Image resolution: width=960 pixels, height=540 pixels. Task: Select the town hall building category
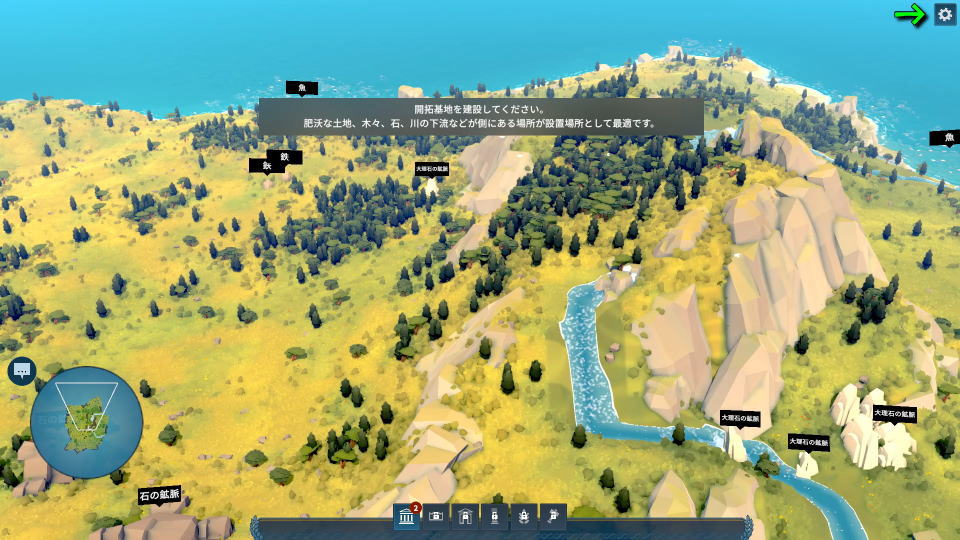pos(407,516)
